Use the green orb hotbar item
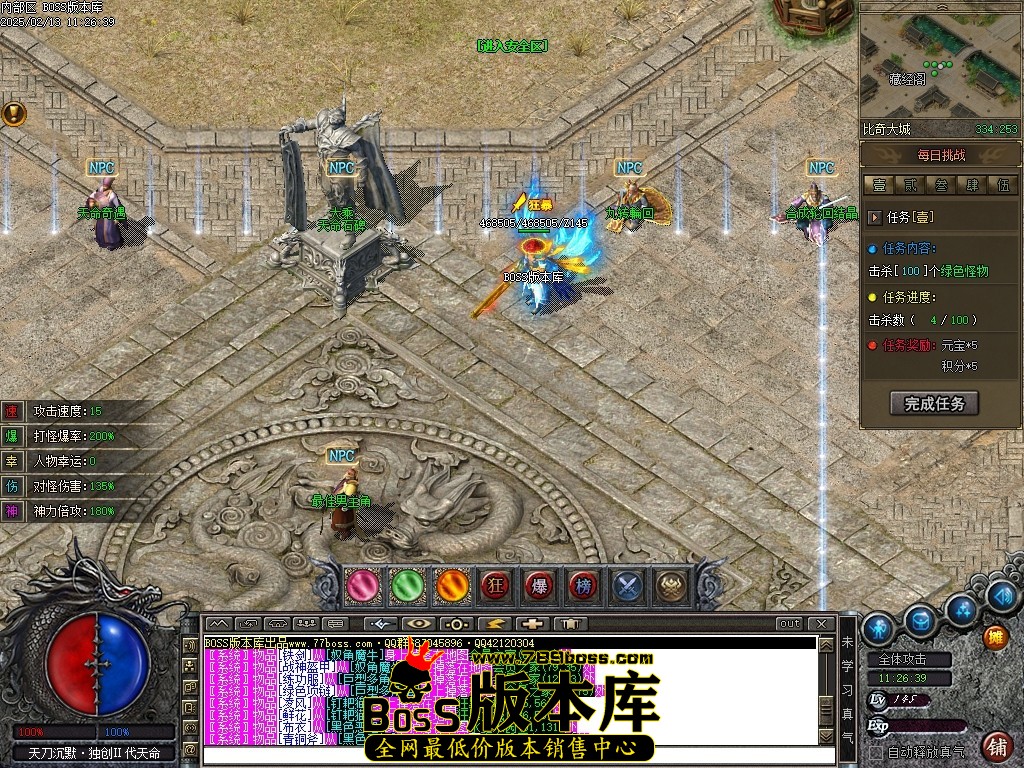 (x=407, y=585)
